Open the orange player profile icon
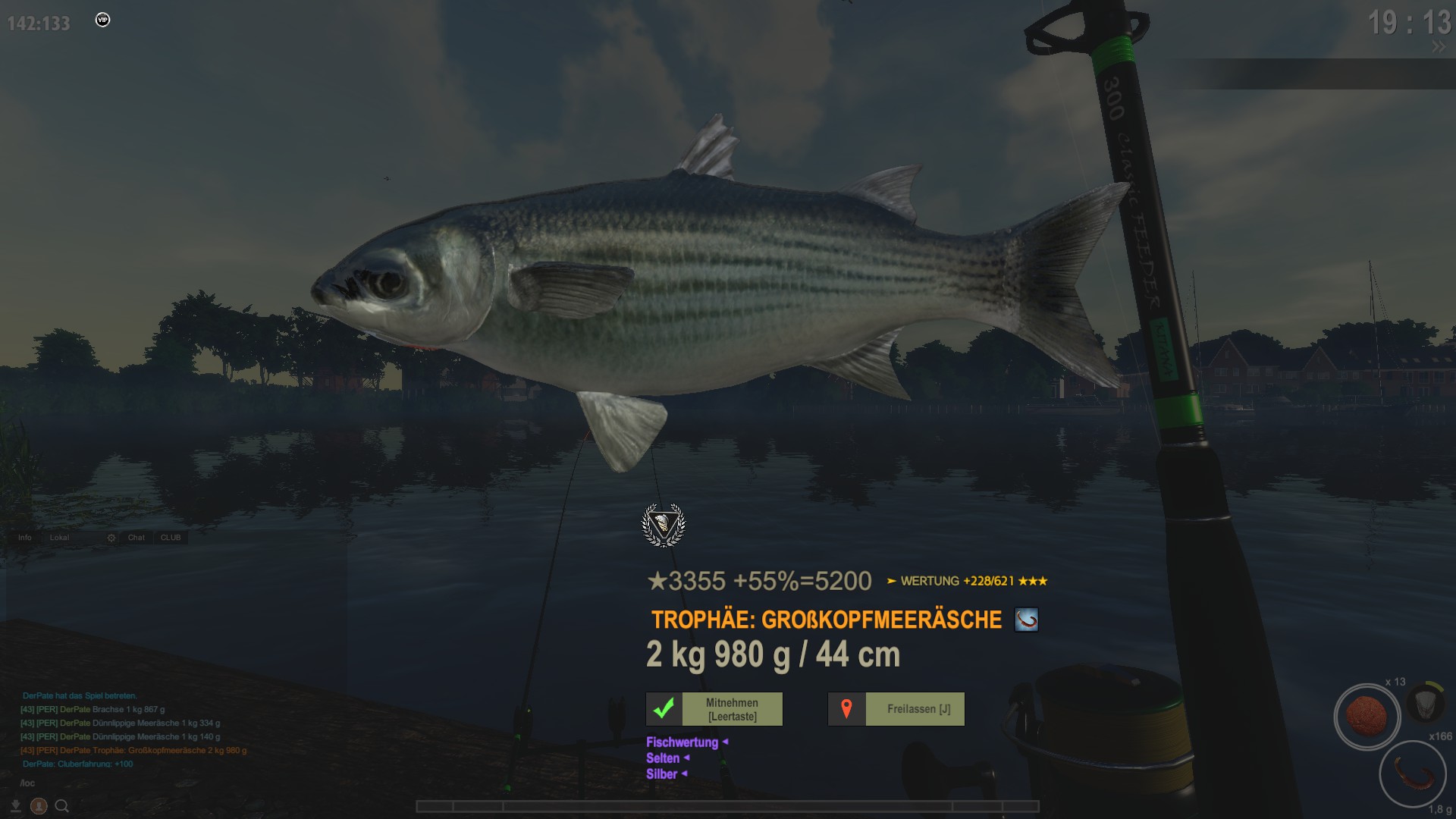Viewport: 1456px width, 819px height. click(x=39, y=806)
